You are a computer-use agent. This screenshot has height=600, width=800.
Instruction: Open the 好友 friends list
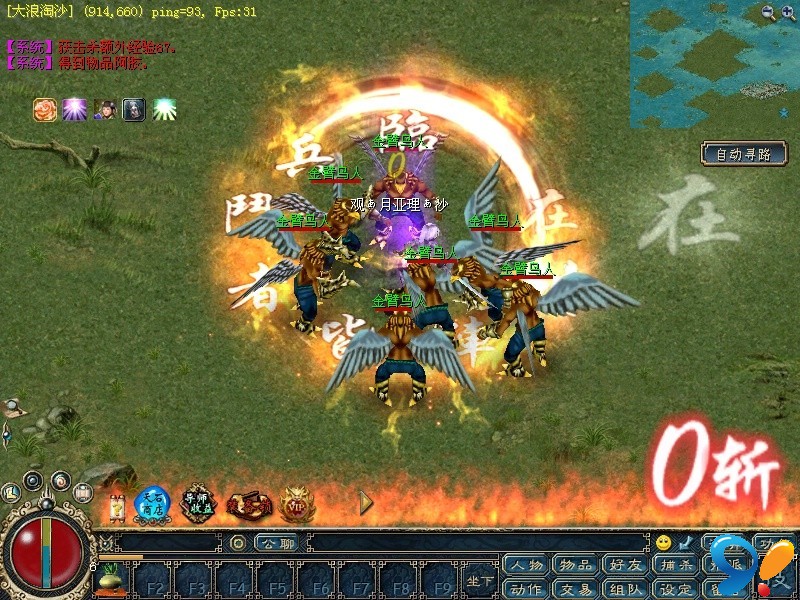pyautogui.click(x=626, y=566)
